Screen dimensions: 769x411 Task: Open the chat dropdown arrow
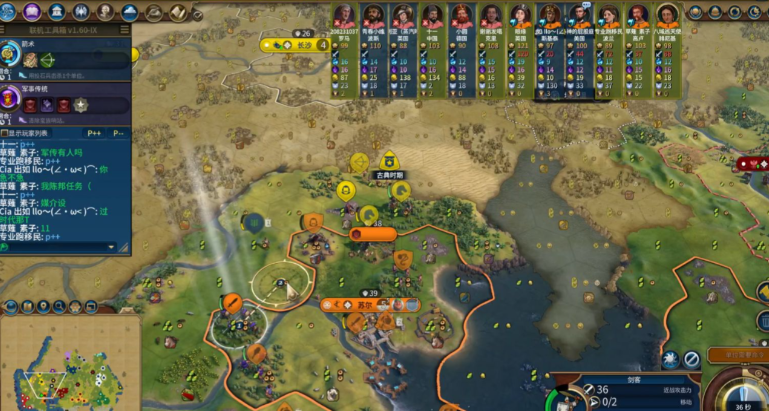[x=111, y=246]
